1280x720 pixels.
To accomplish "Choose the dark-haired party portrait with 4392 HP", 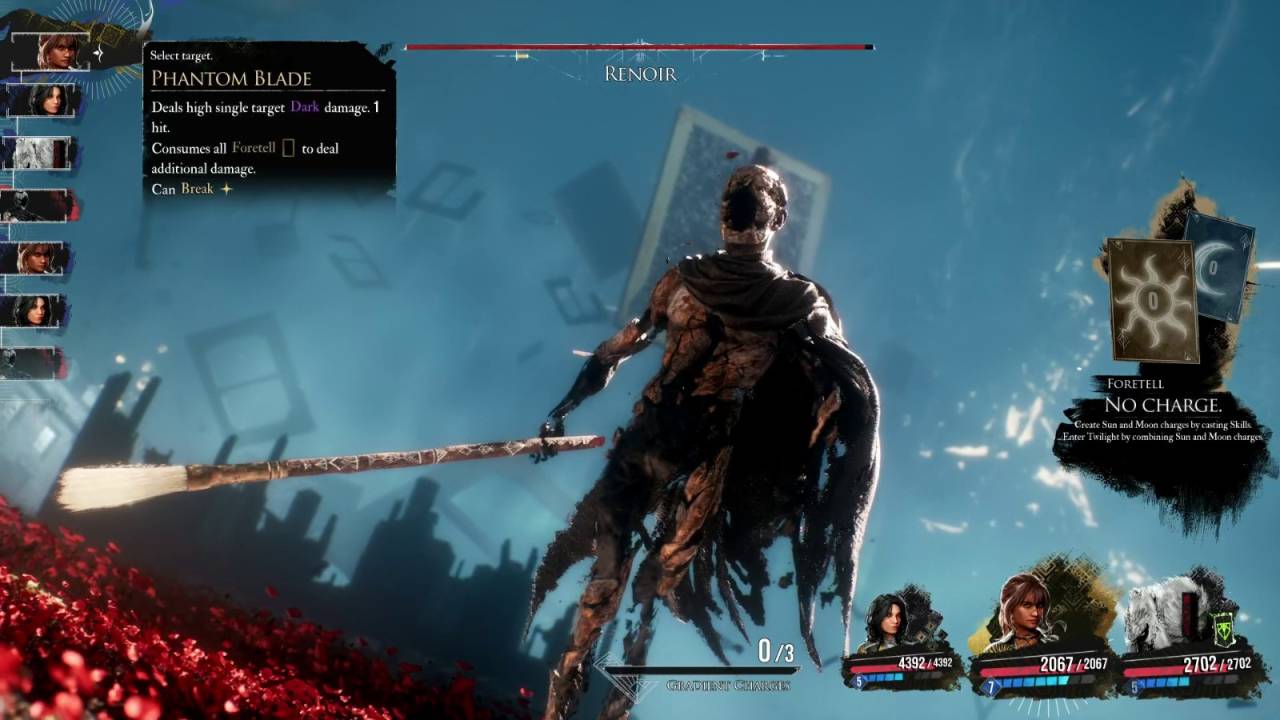I will tap(889, 623).
